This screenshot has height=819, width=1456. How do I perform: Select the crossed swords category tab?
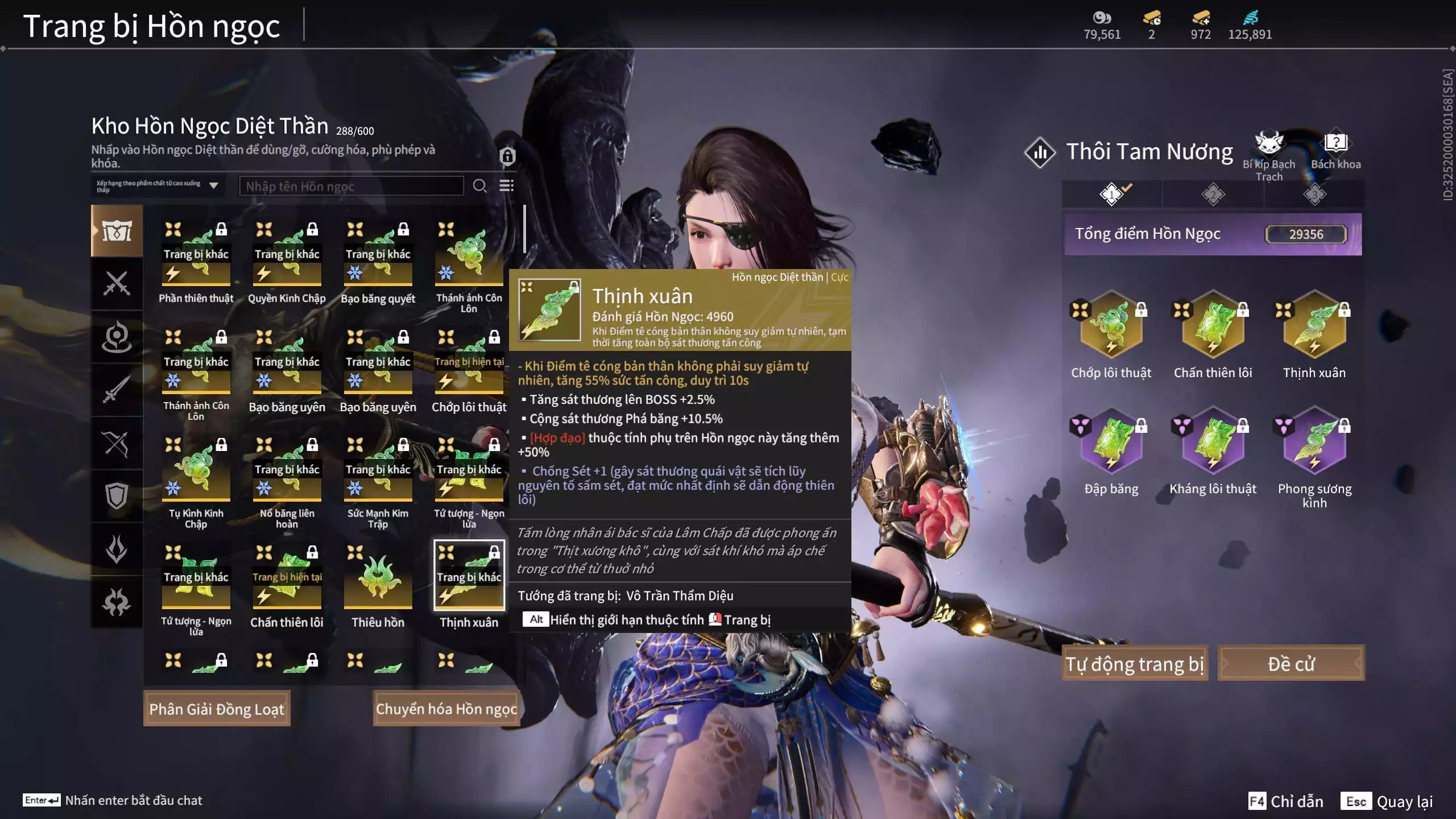[117, 283]
